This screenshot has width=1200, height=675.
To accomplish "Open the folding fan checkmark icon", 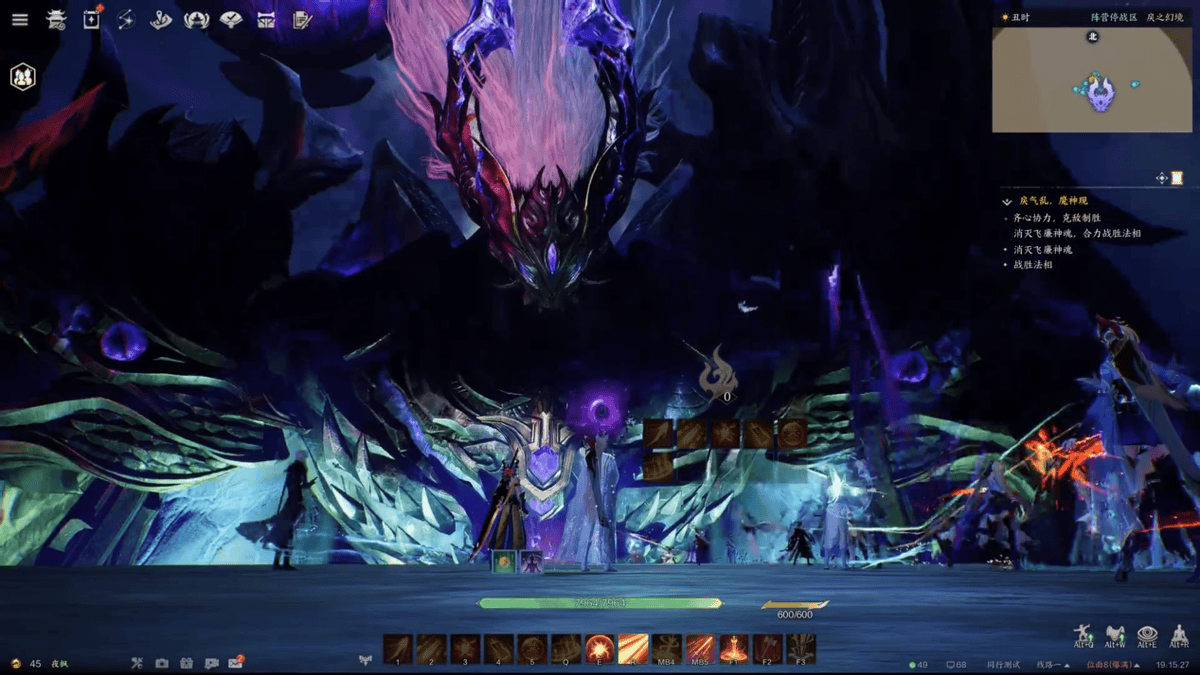I will 231,19.
